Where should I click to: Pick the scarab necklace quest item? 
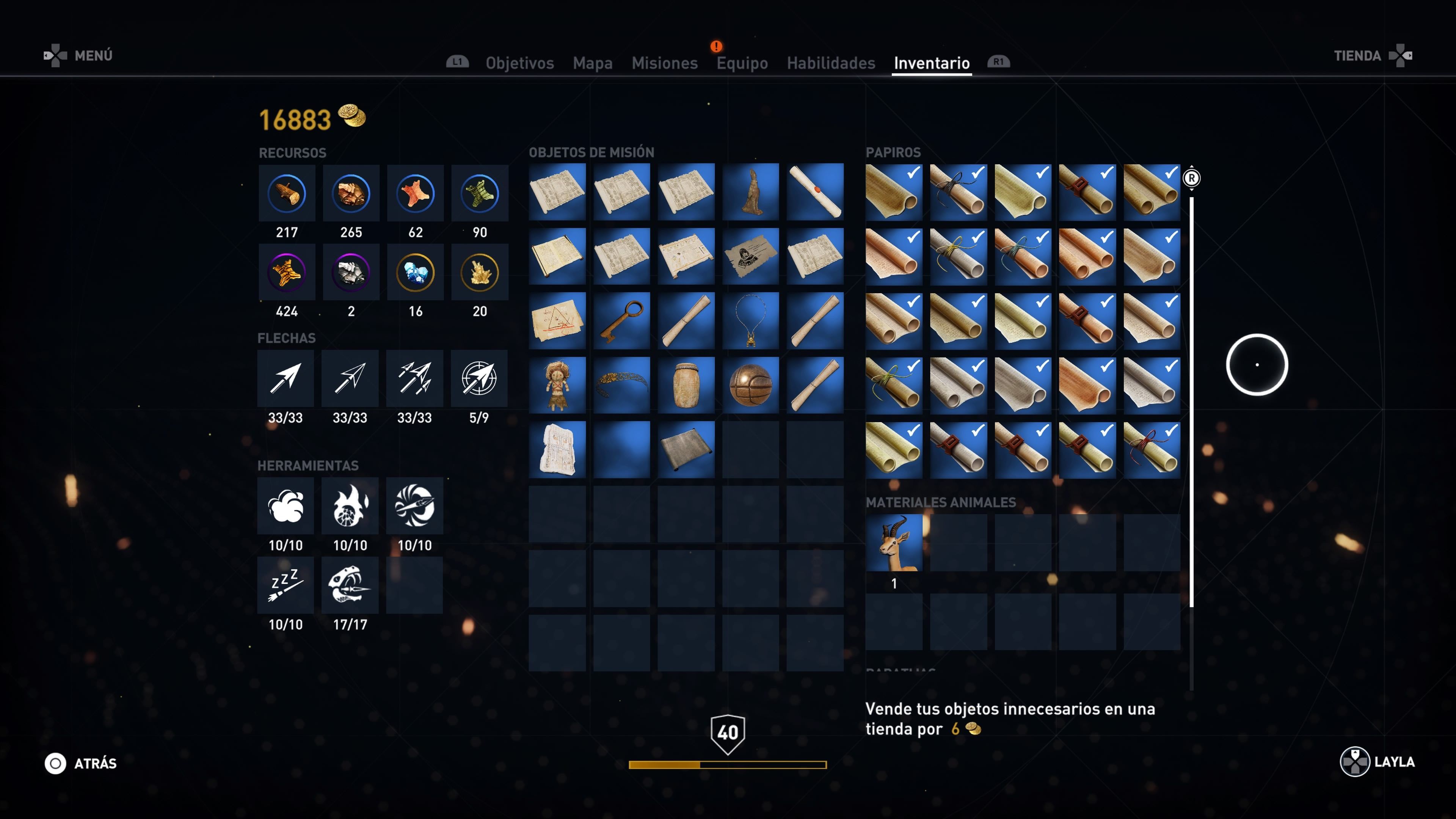tap(750, 320)
